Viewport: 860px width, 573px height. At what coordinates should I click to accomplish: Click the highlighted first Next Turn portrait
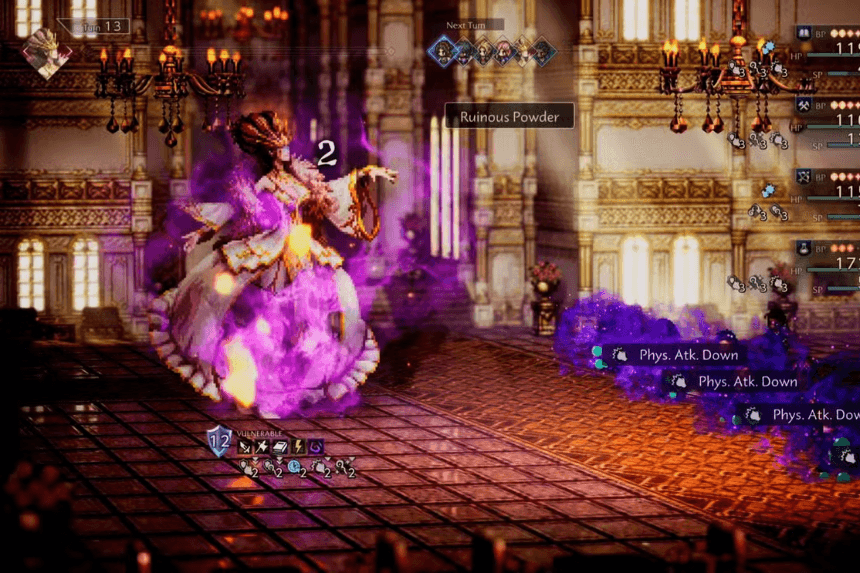click(442, 51)
